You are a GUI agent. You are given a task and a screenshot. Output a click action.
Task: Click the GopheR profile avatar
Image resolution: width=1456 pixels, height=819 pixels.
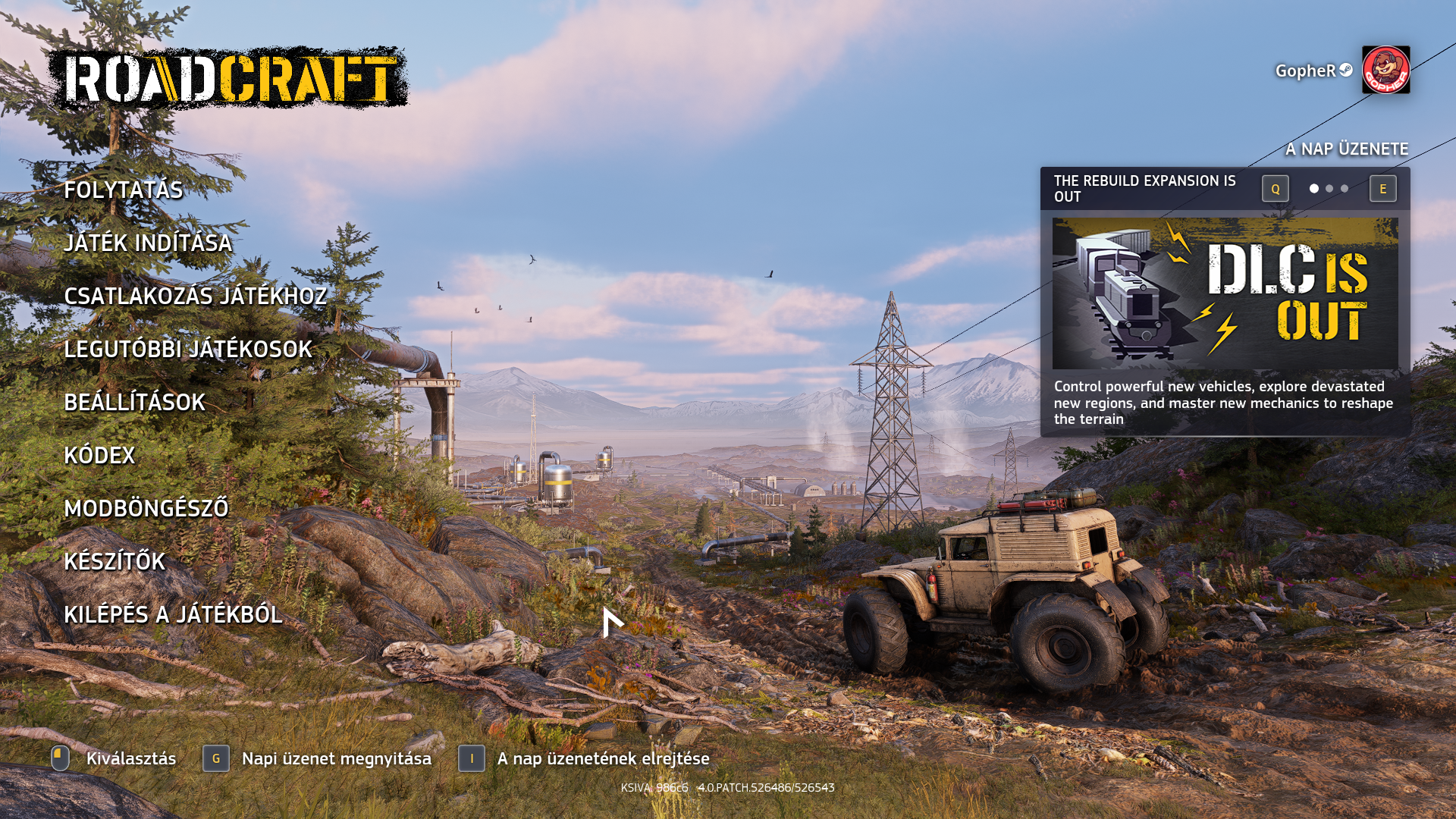[x=1385, y=70]
